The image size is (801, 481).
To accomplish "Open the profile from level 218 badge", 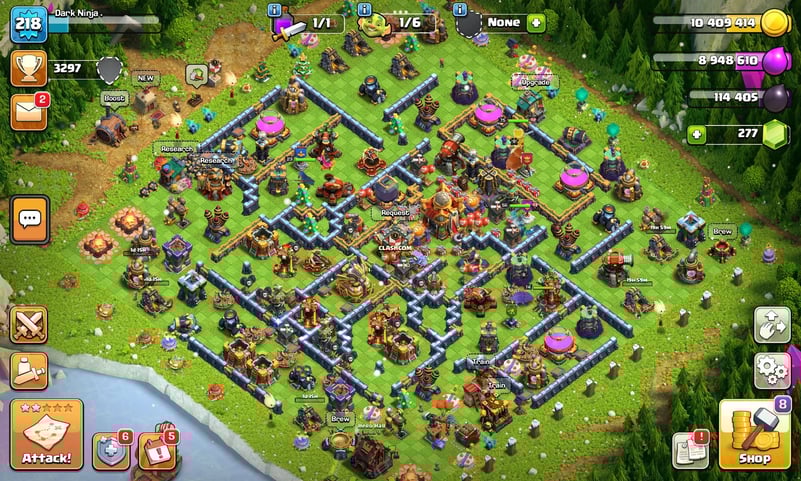I will tap(29, 24).
